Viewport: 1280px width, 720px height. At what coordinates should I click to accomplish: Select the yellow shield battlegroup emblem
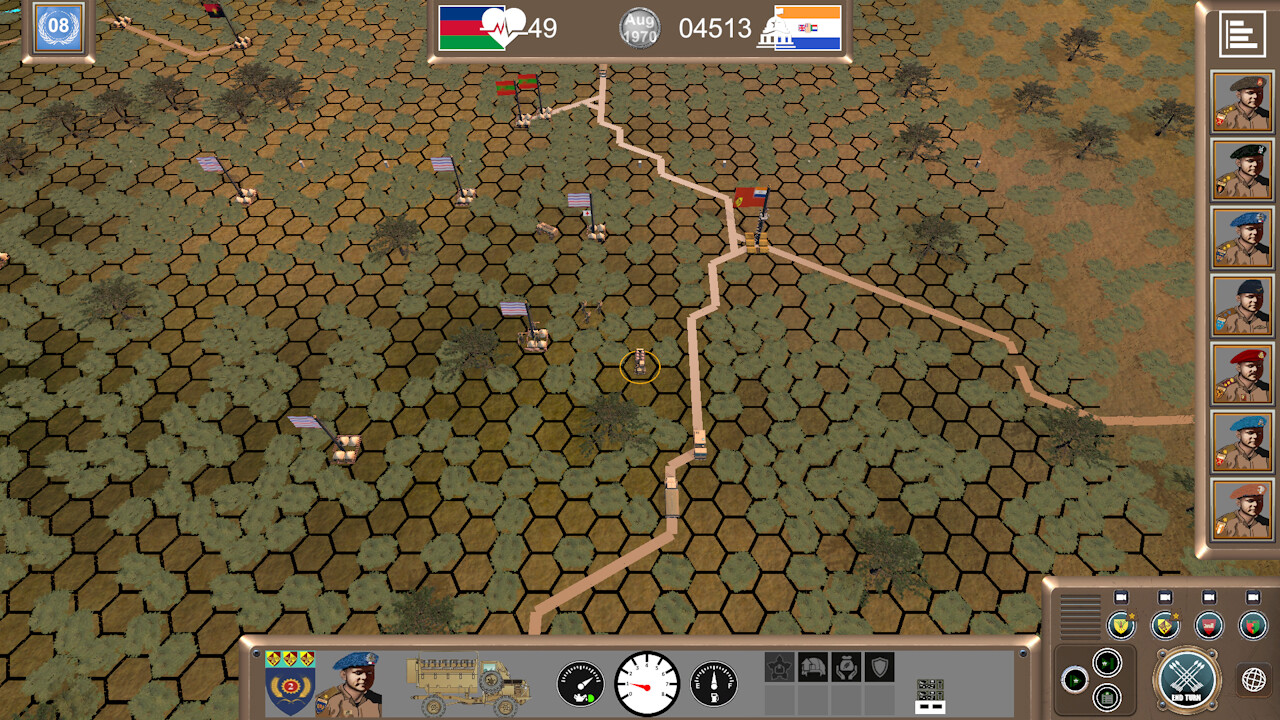[x=1121, y=625]
